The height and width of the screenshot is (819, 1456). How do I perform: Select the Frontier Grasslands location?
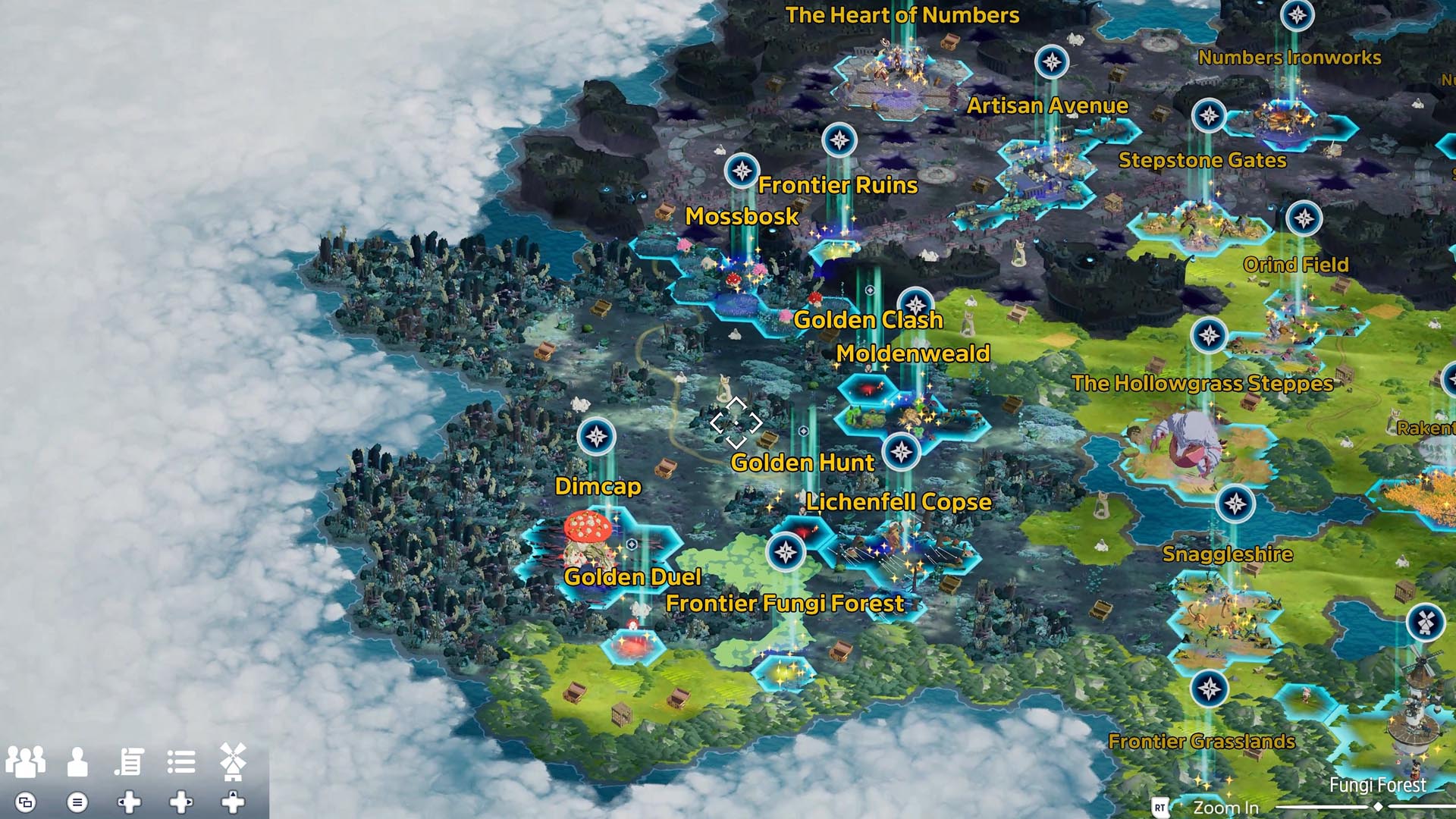point(1201,742)
